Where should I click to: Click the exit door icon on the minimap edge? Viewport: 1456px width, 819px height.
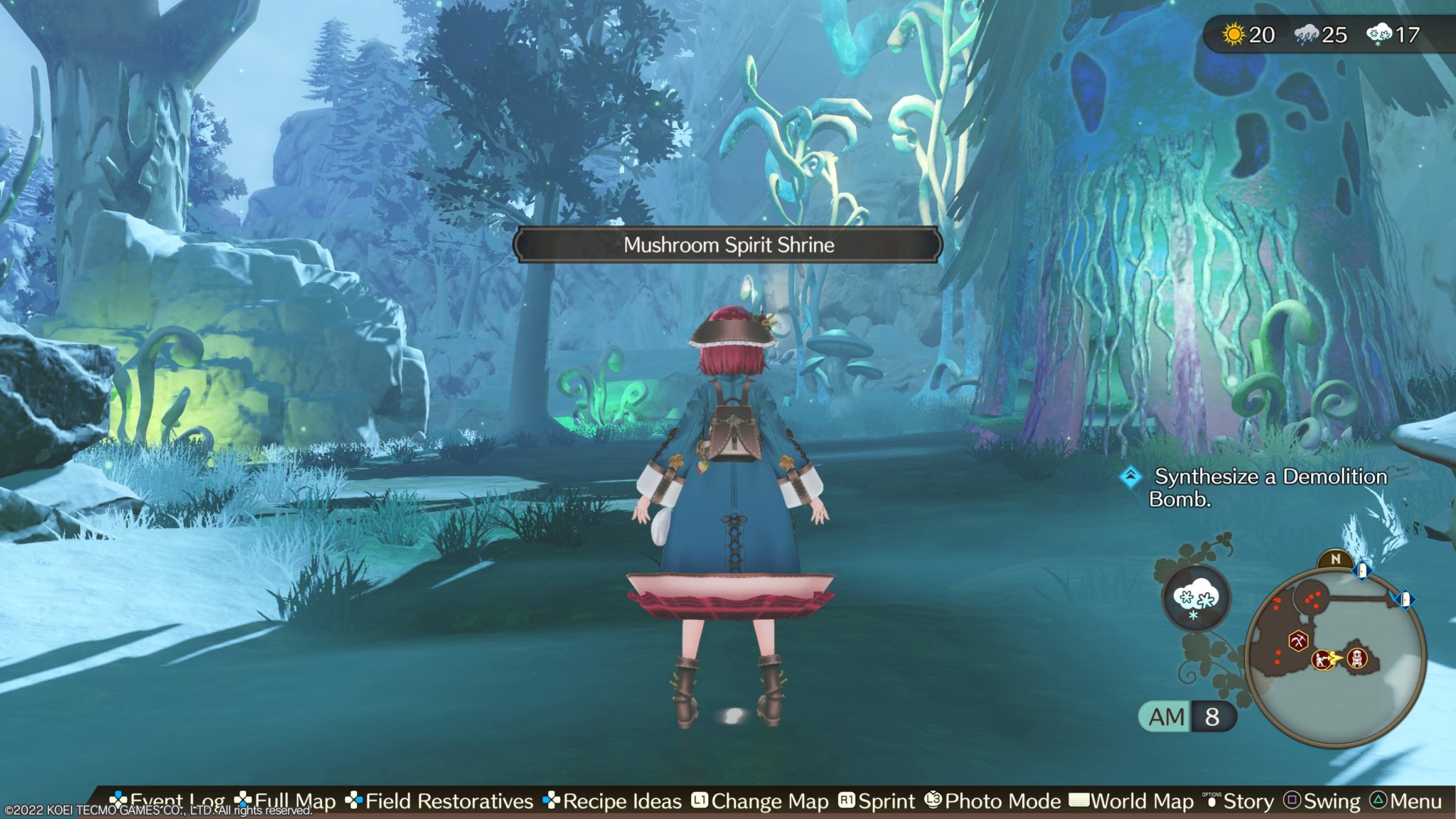[x=1405, y=599]
